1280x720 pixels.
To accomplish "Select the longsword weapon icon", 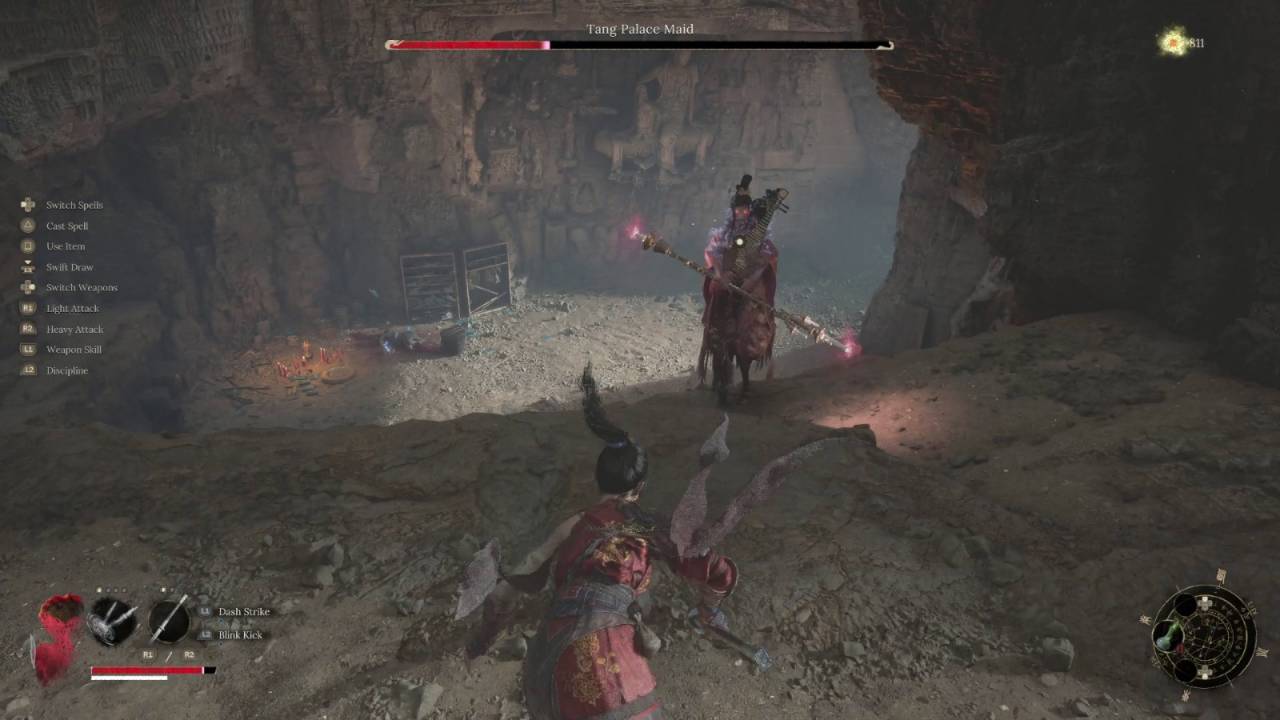I will 168,619.
